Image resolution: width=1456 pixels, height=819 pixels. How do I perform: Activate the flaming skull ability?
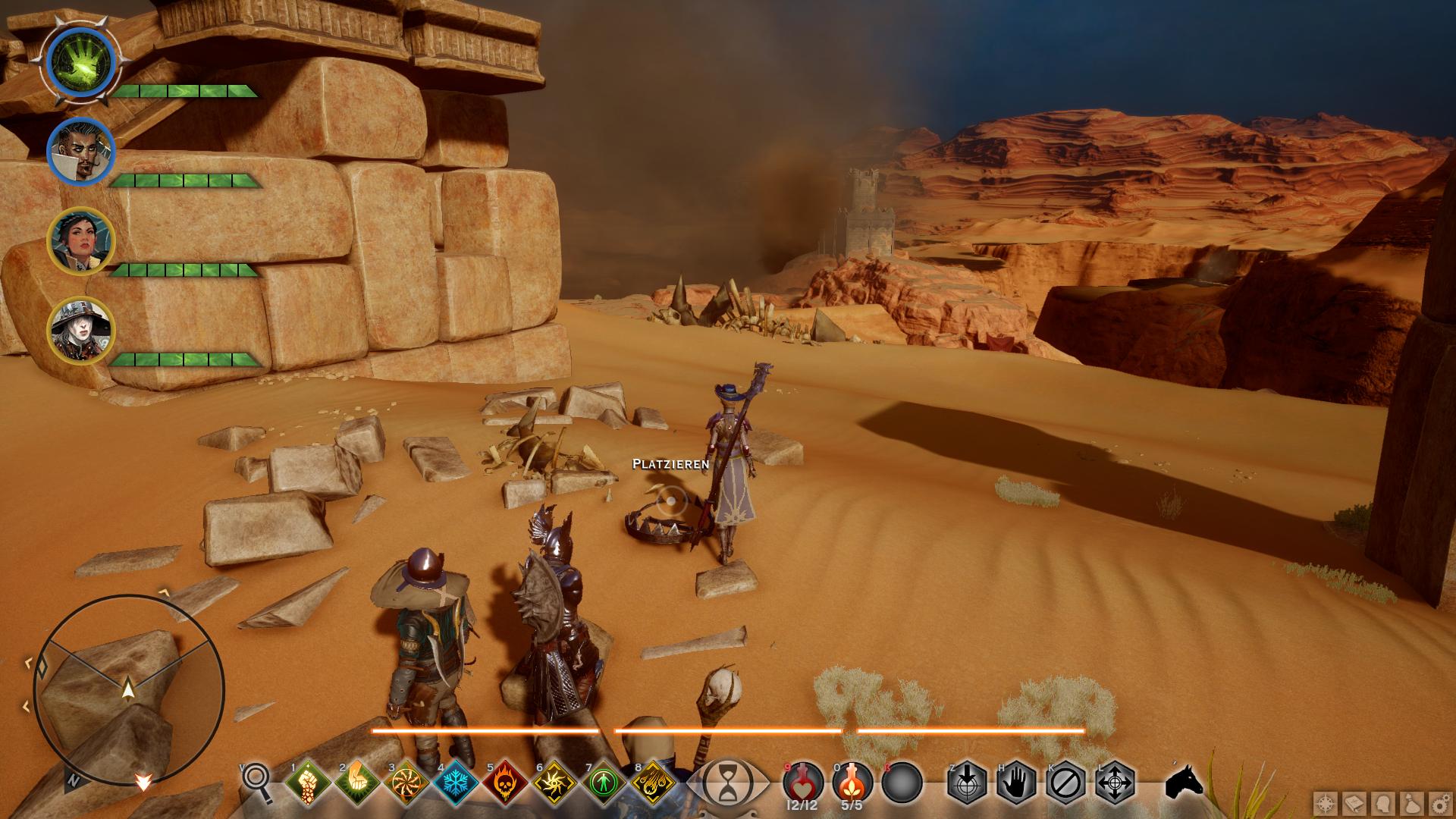coord(504,783)
